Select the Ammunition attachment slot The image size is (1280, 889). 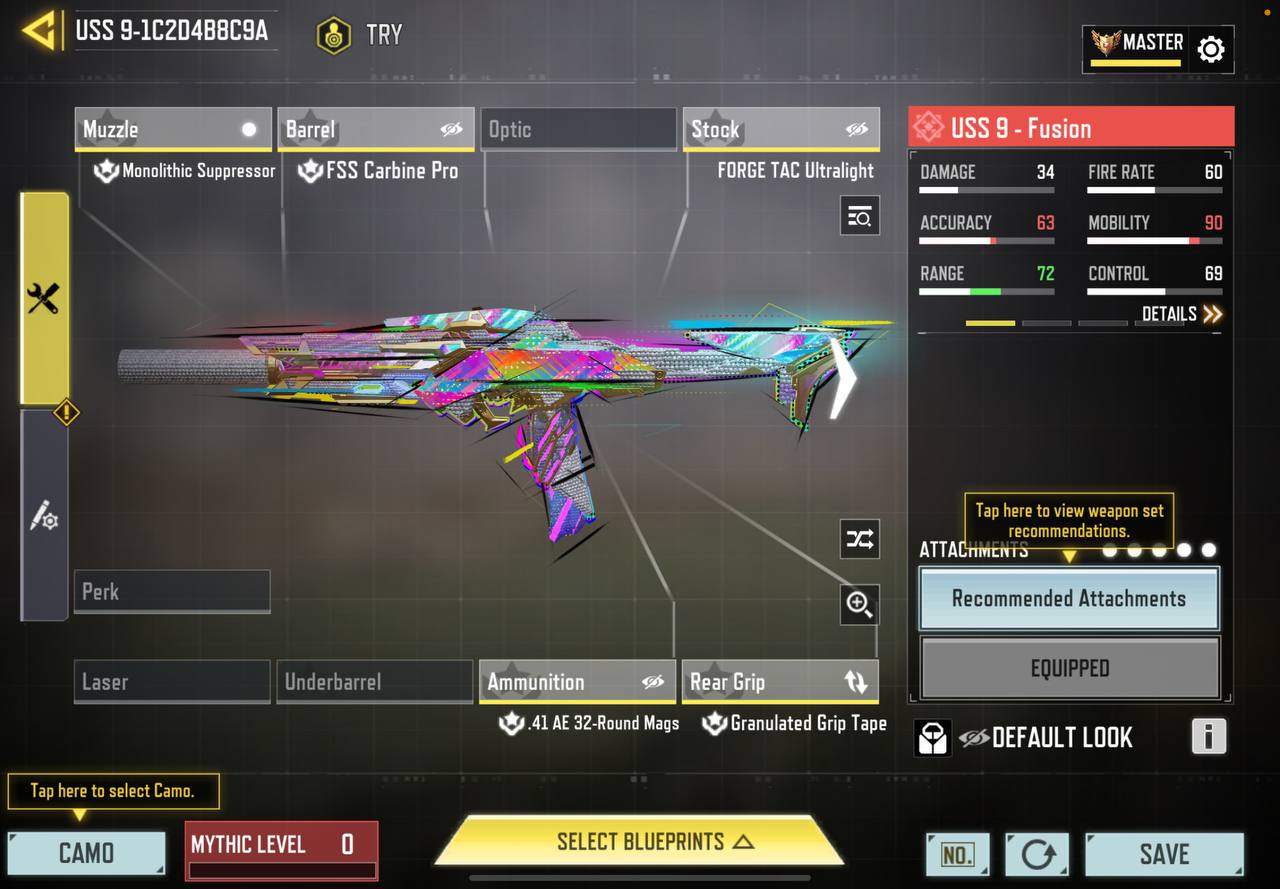[x=578, y=682]
